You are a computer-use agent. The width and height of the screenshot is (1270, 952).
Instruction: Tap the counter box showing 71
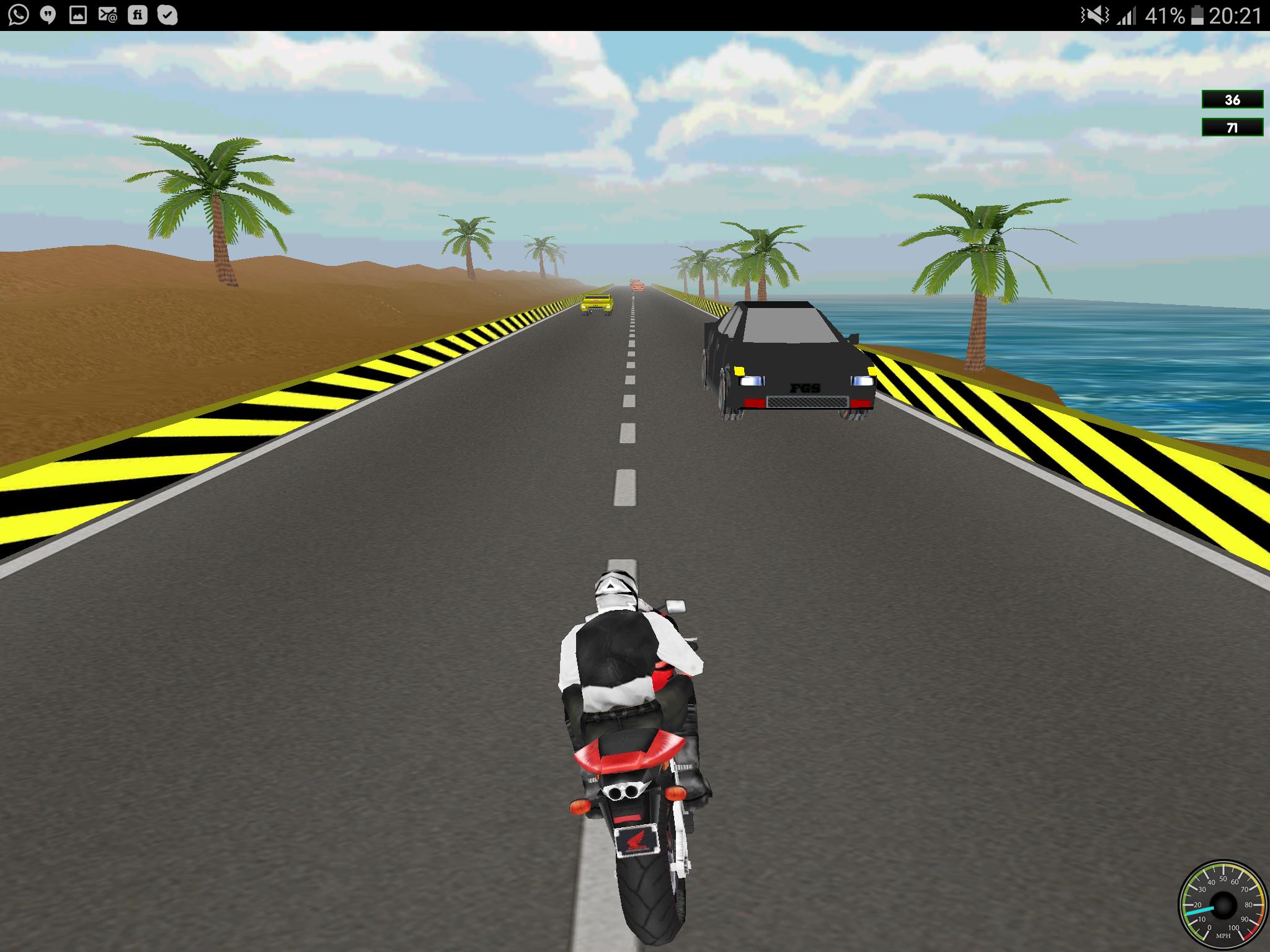pyautogui.click(x=1231, y=128)
